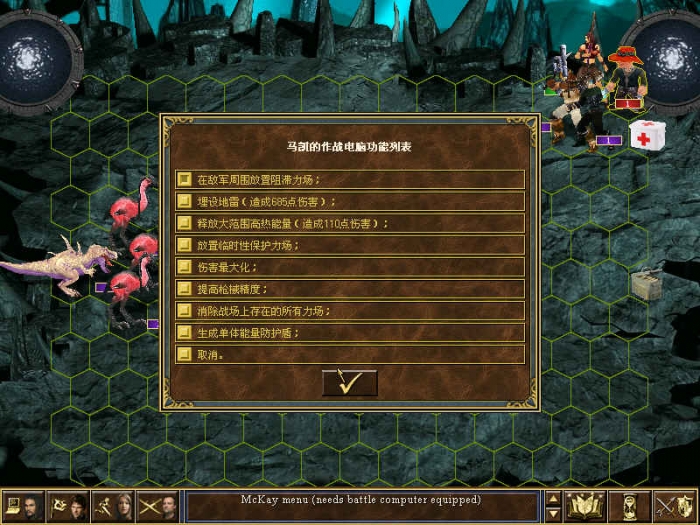Pick the 生成单体能量防护盾 option
Image resolution: width=700 pixels, height=525 pixels.
(350, 333)
